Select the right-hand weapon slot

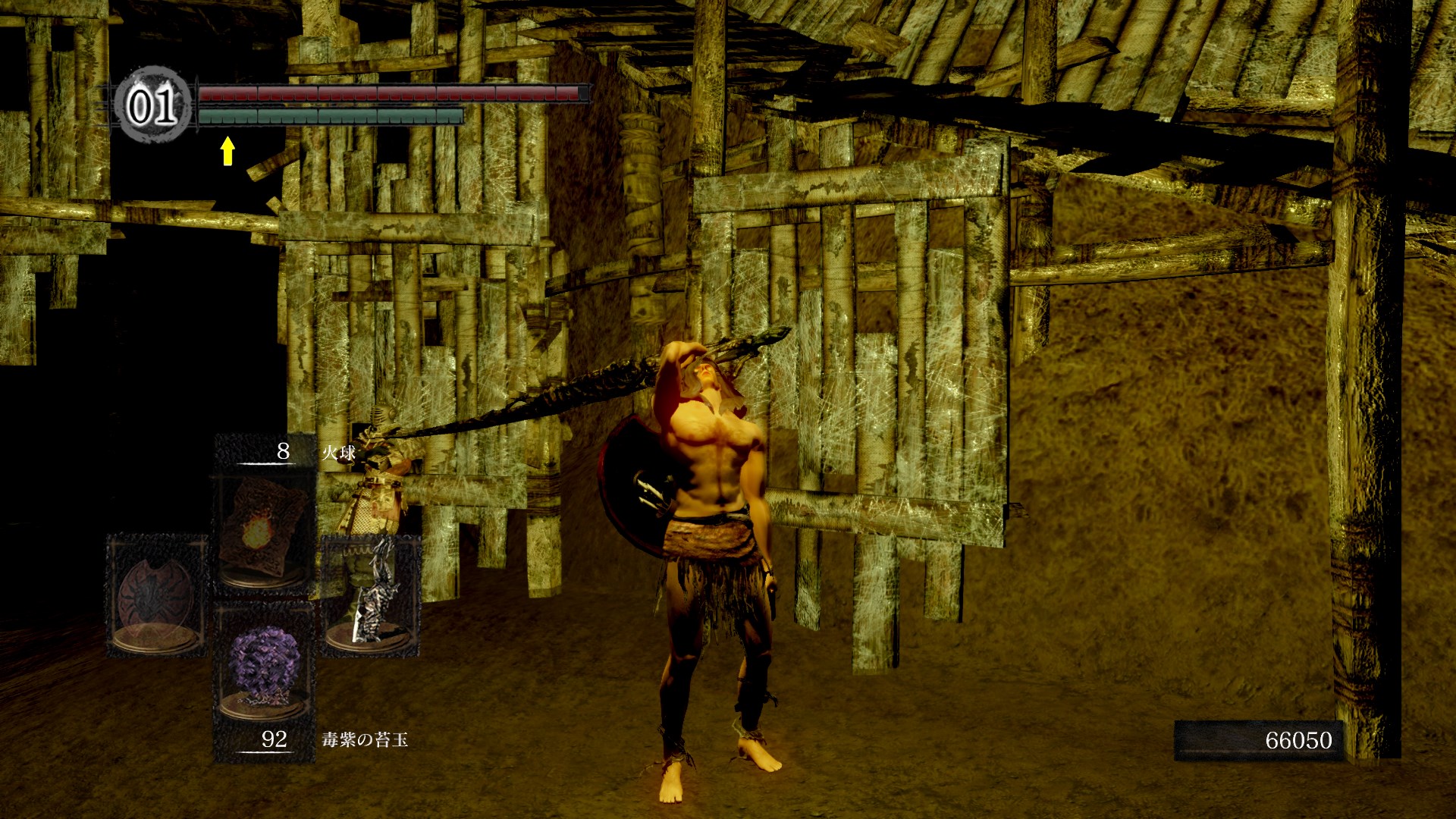(371, 595)
